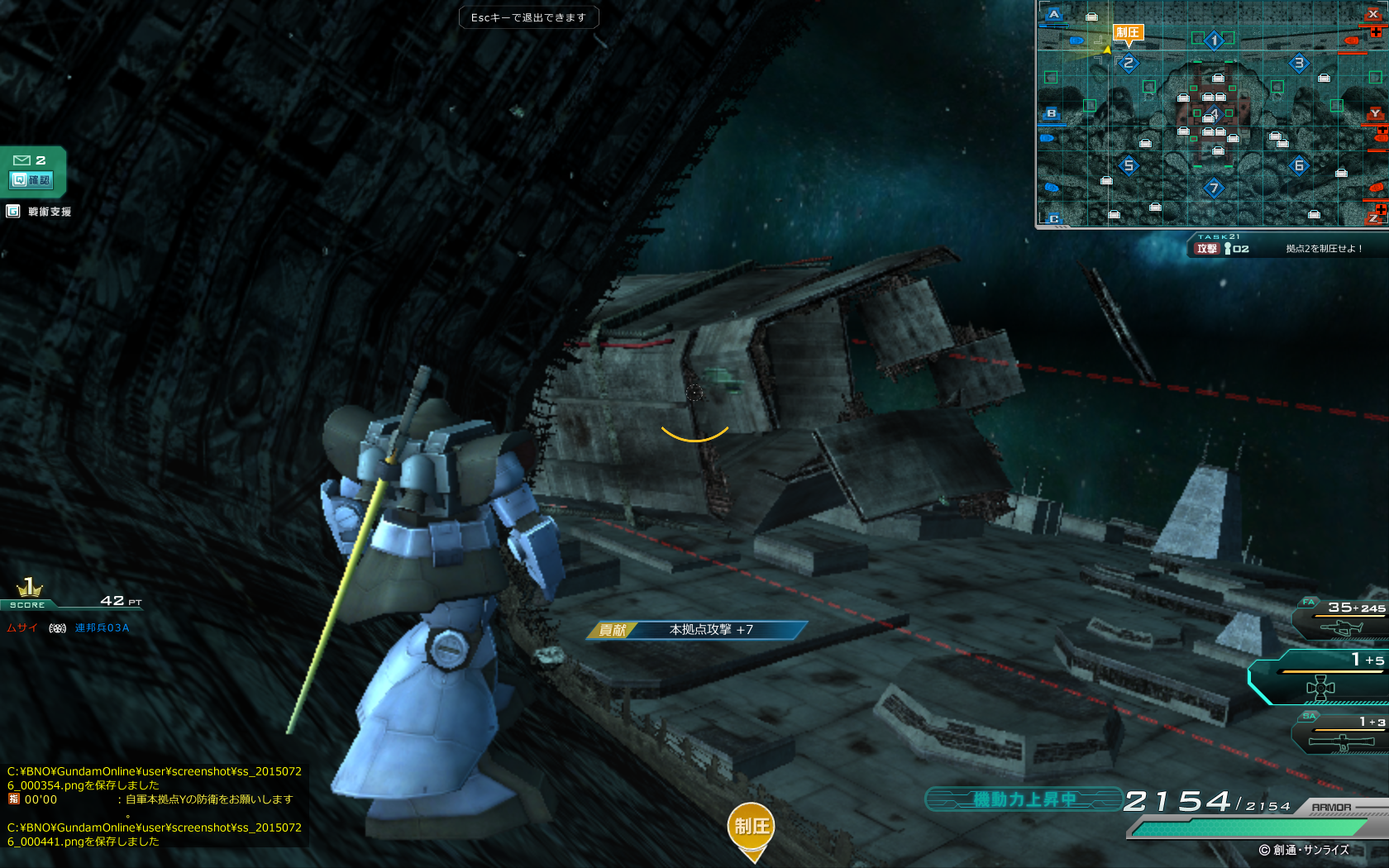
Task: Open the 確認 message confirmation button
Action: pyautogui.click(x=31, y=179)
